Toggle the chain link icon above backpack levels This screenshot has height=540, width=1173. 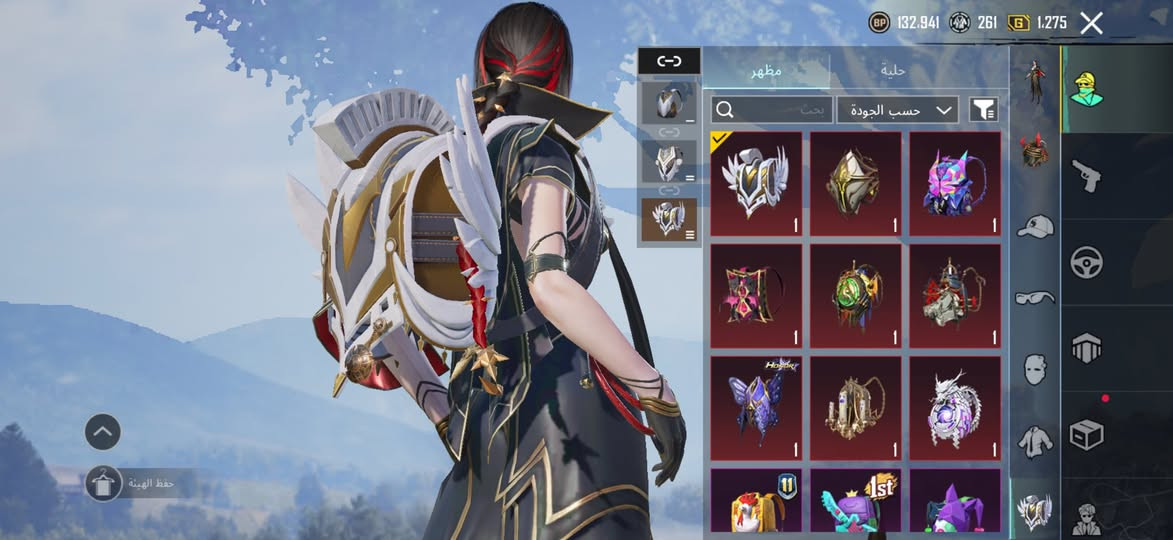point(669,61)
